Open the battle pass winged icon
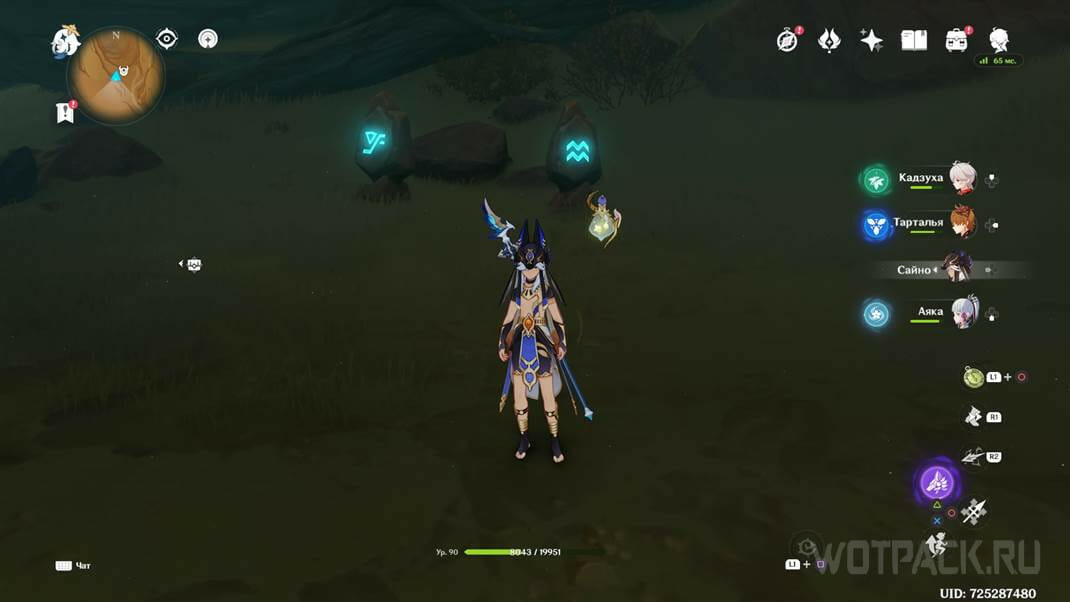Viewport: 1070px width, 602px height. [x=829, y=40]
